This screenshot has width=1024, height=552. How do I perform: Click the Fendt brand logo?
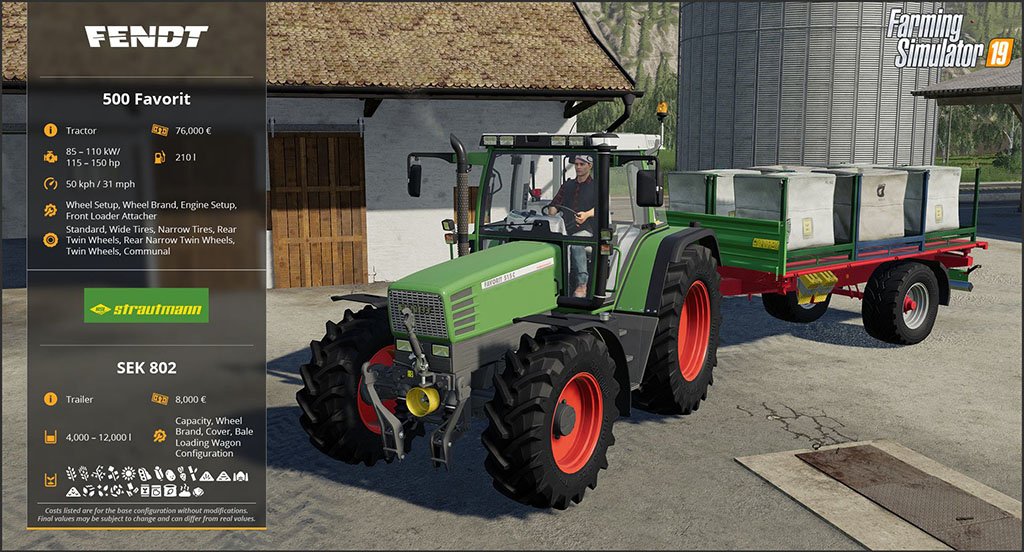click(x=146, y=38)
